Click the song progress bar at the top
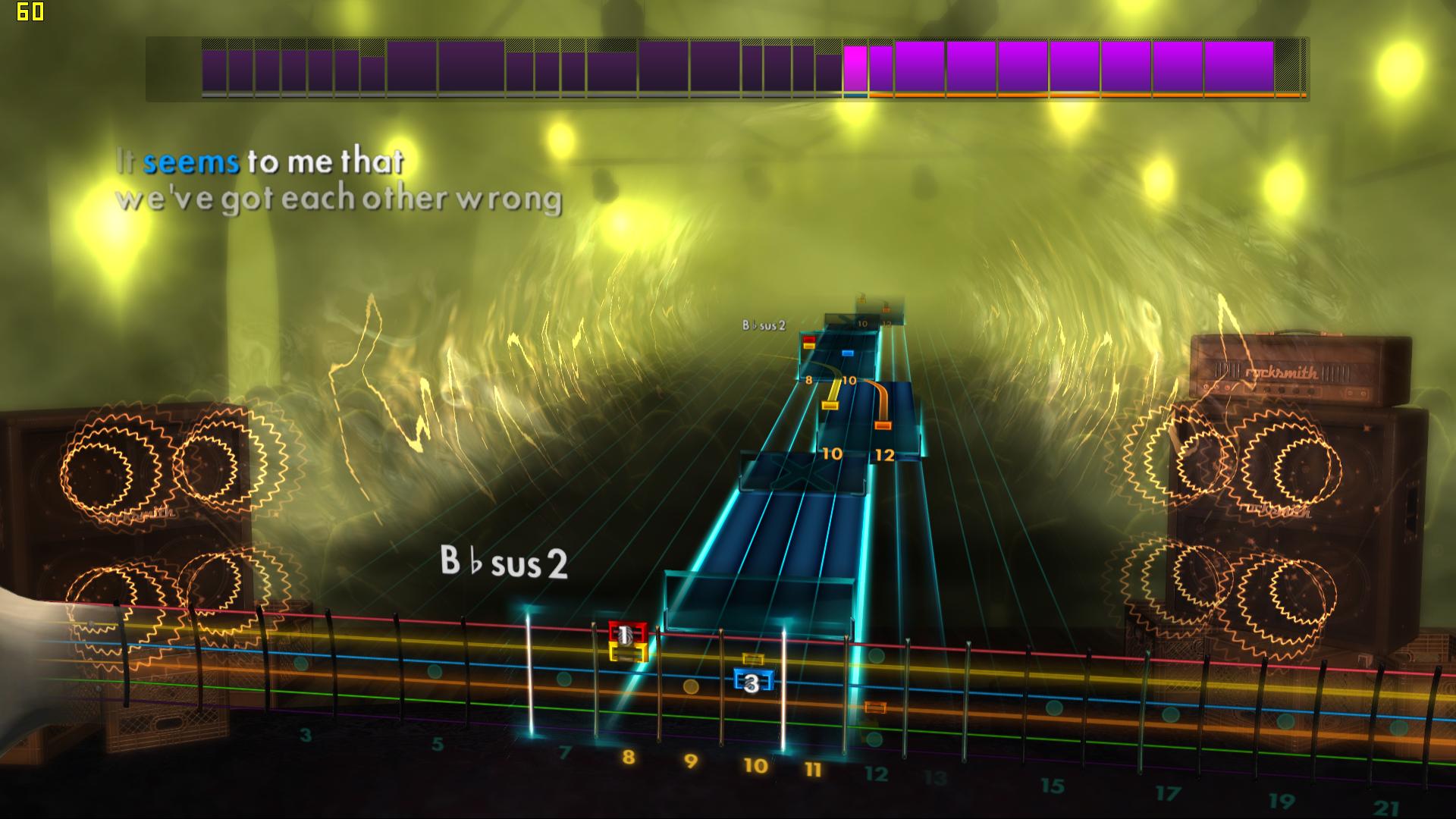Viewport: 1456px width, 819px height. coord(728,68)
